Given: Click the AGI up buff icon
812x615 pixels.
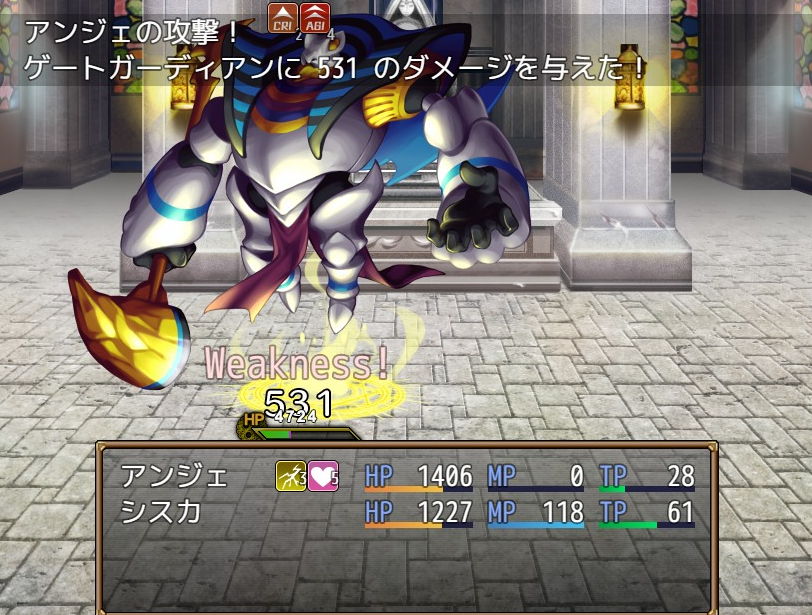Looking at the screenshot, I should pos(315,17).
